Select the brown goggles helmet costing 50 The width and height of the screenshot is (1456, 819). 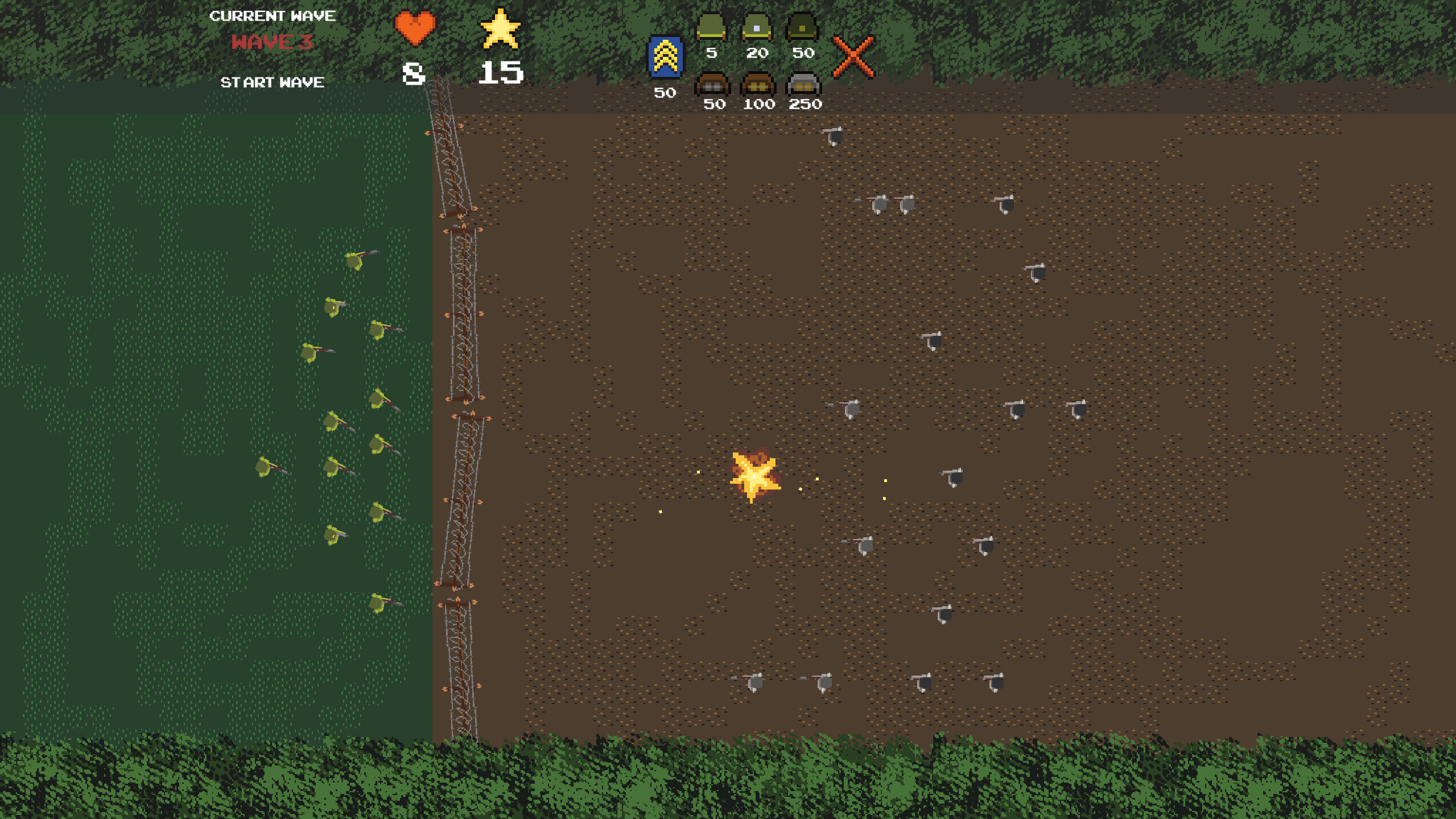click(712, 85)
